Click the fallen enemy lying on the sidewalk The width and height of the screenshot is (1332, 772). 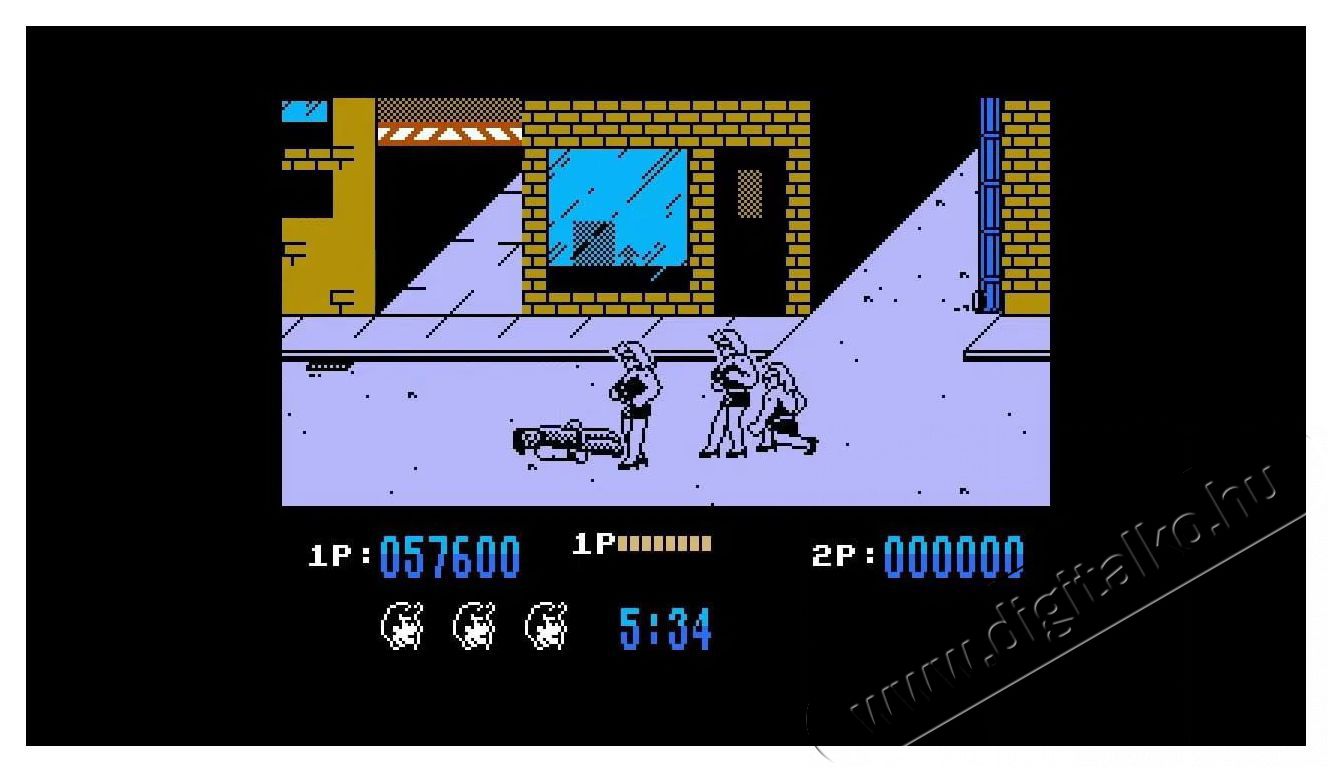(x=565, y=440)
